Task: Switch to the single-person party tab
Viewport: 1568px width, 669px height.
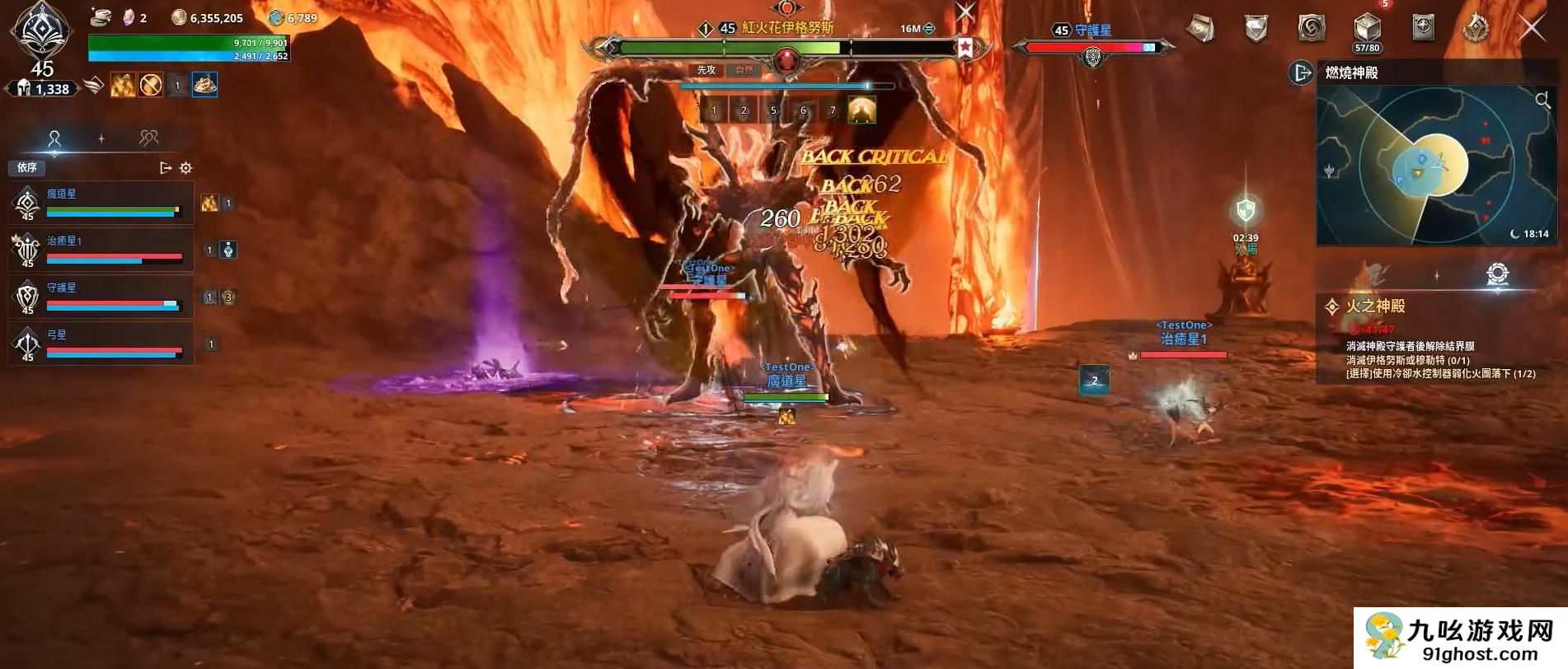Action: tap(54, 138)
